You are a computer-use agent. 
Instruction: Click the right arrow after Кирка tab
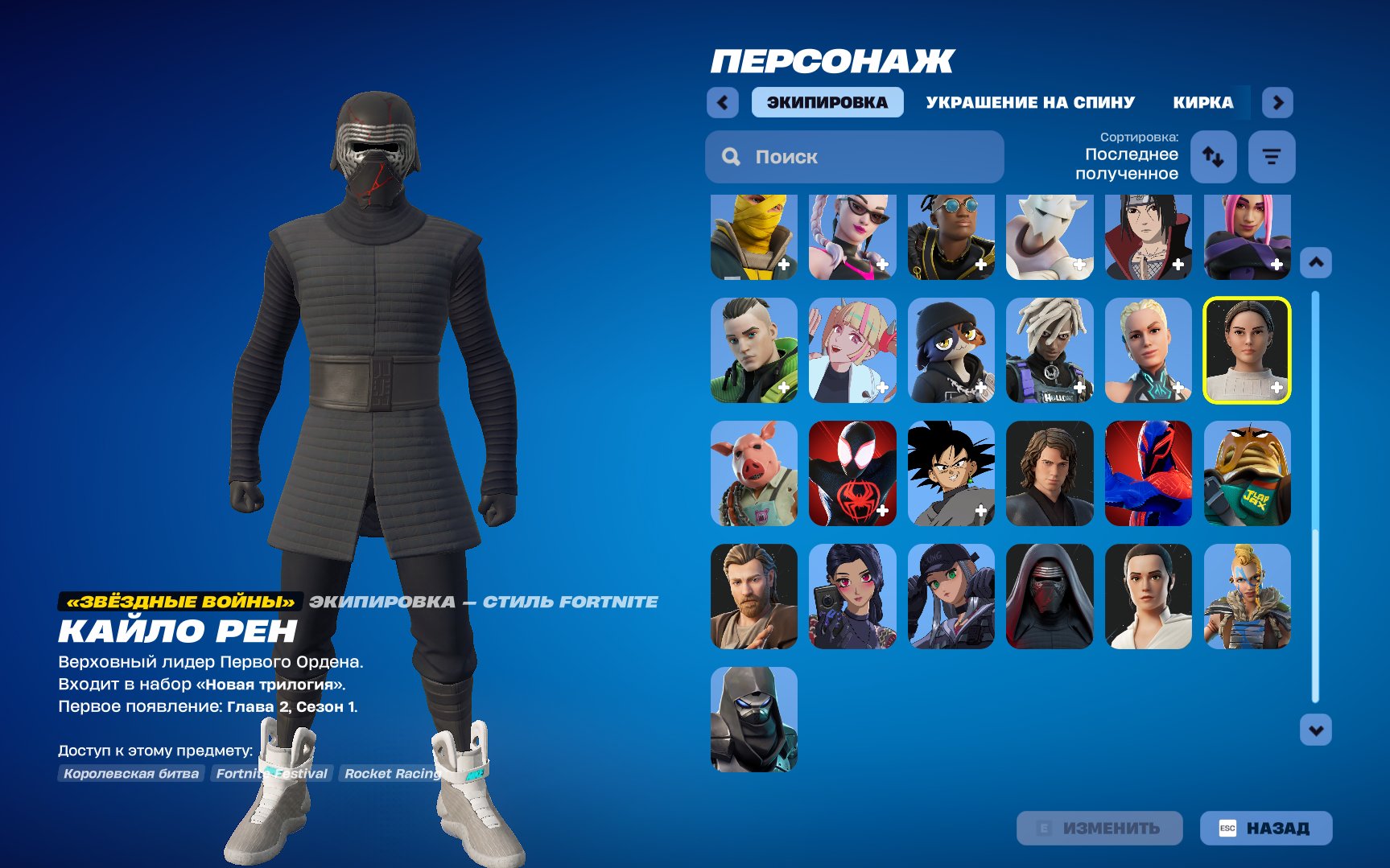tap(1277, 102)
